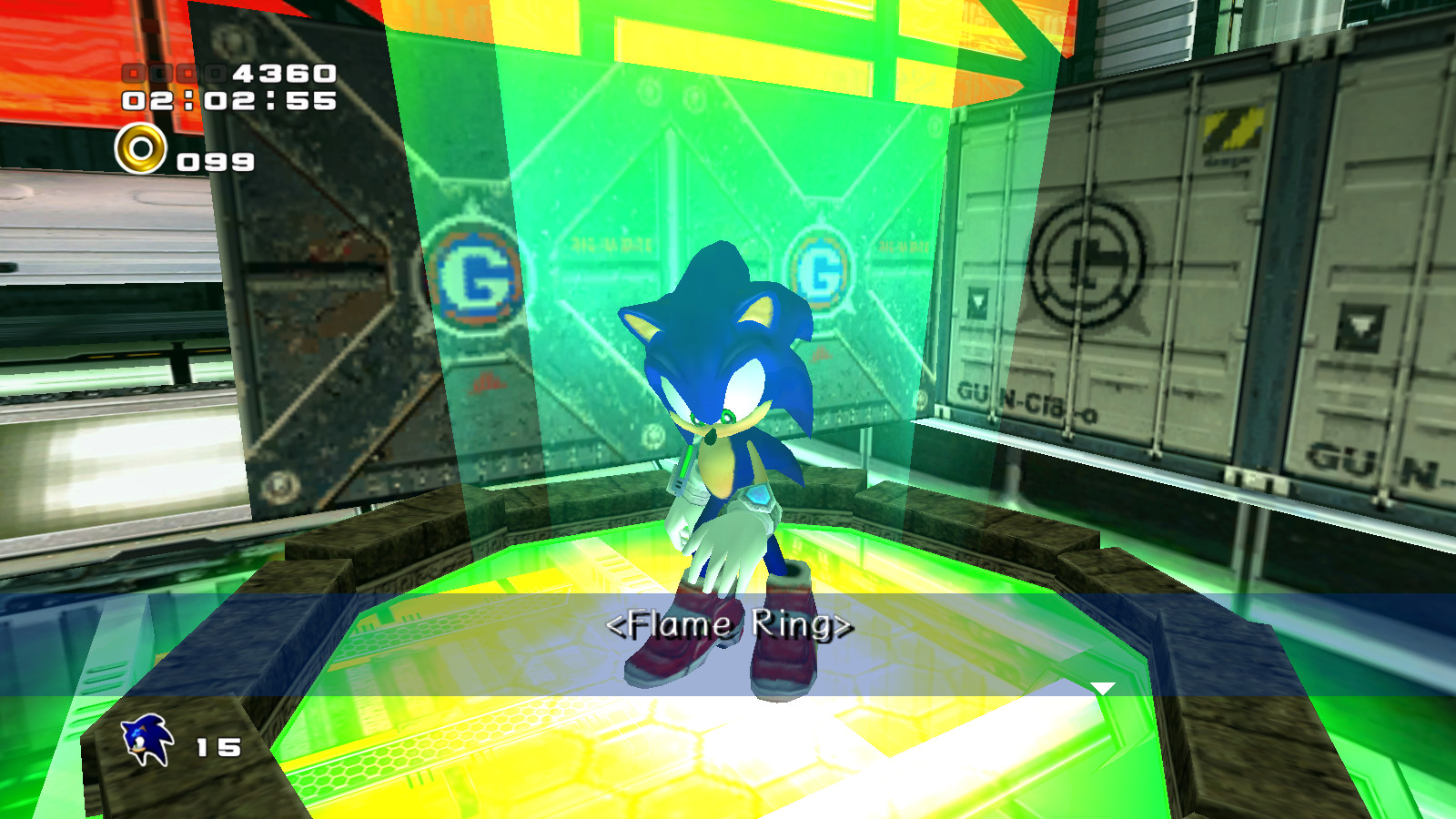Select the Flame Ring text label
The height and width of the screenshot is (819, 1456).
pyautogui.click(x=730, y=625)
